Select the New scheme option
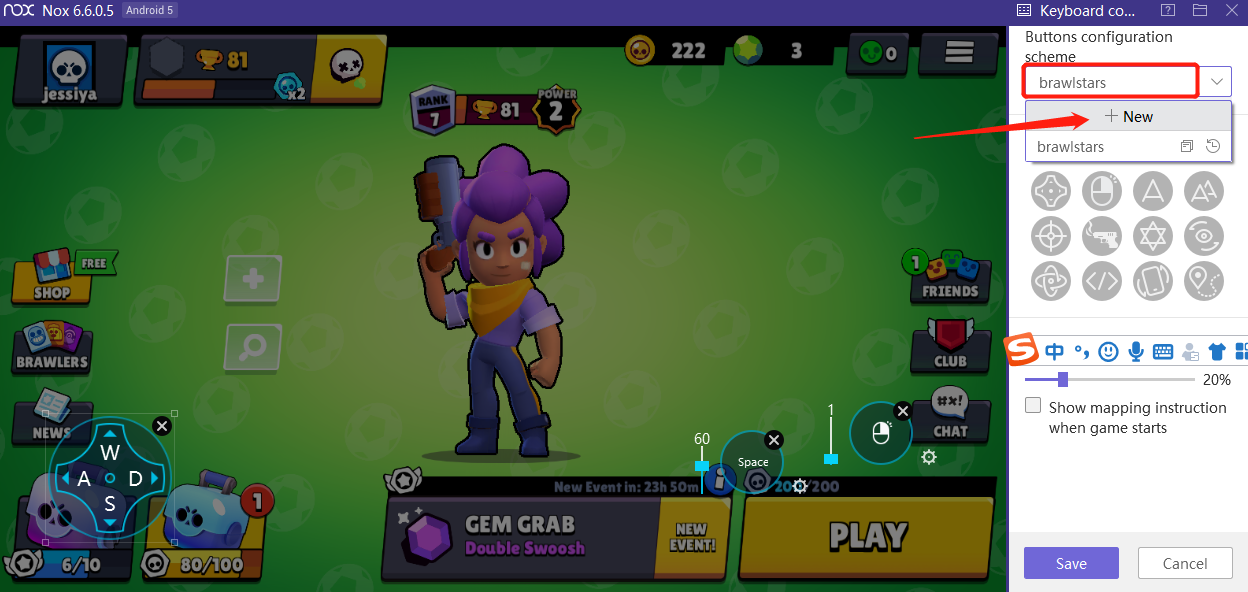 click(x=1128, y=117)
